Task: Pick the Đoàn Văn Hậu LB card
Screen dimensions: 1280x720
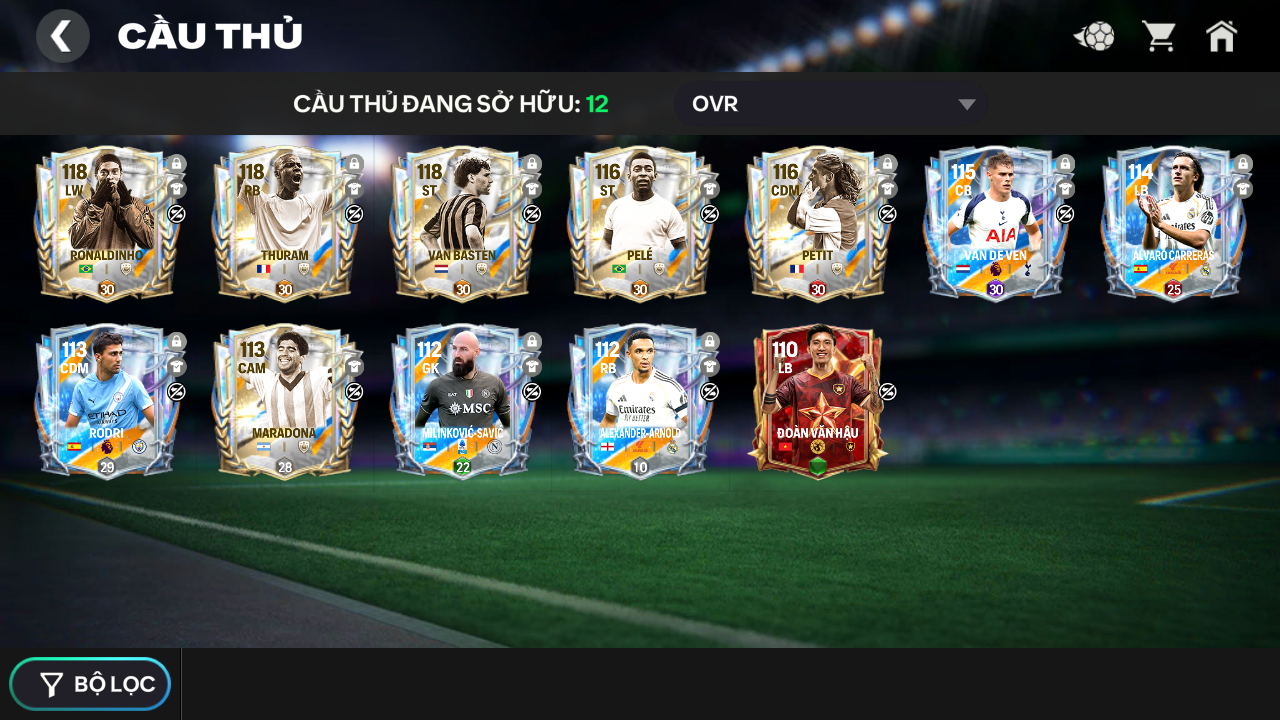Action: (x=817, y=402)
